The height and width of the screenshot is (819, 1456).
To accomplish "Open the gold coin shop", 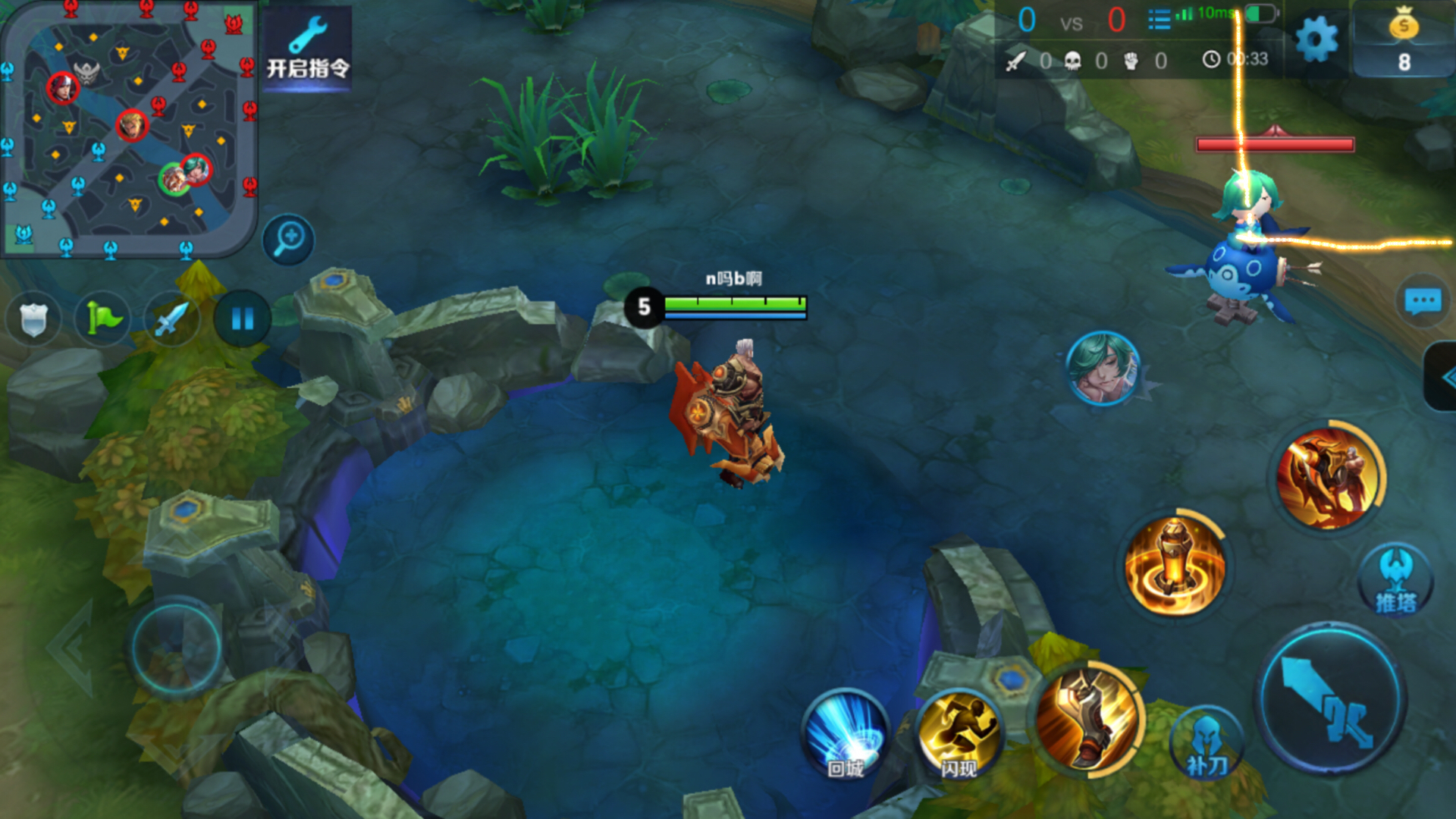I will pyautogui.click(x=1403, y=39).
